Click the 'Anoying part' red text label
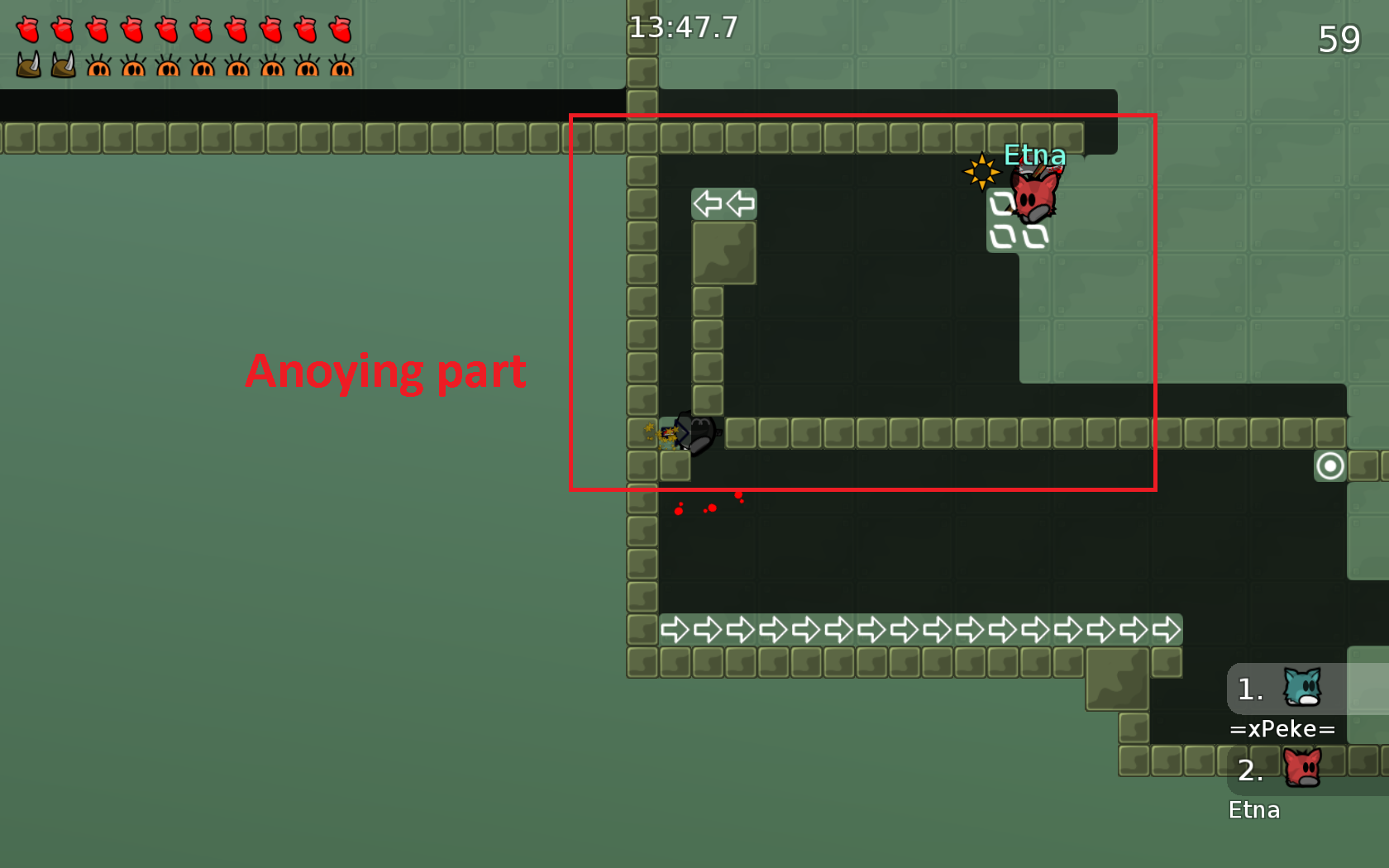Viewport: 1389px width, 868px height. [x=385, y=372]
